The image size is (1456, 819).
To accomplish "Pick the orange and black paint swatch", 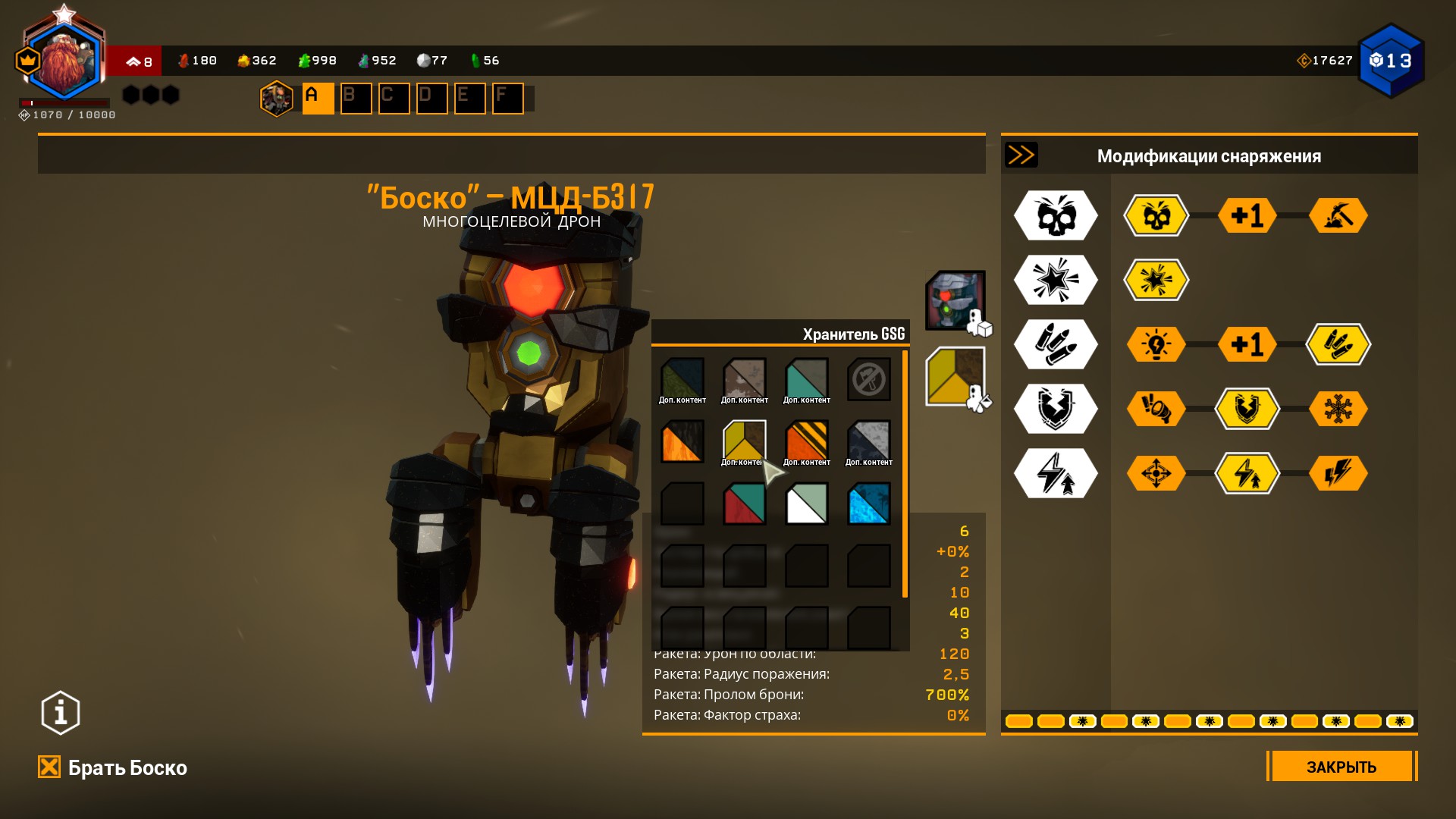I will 682,442.
